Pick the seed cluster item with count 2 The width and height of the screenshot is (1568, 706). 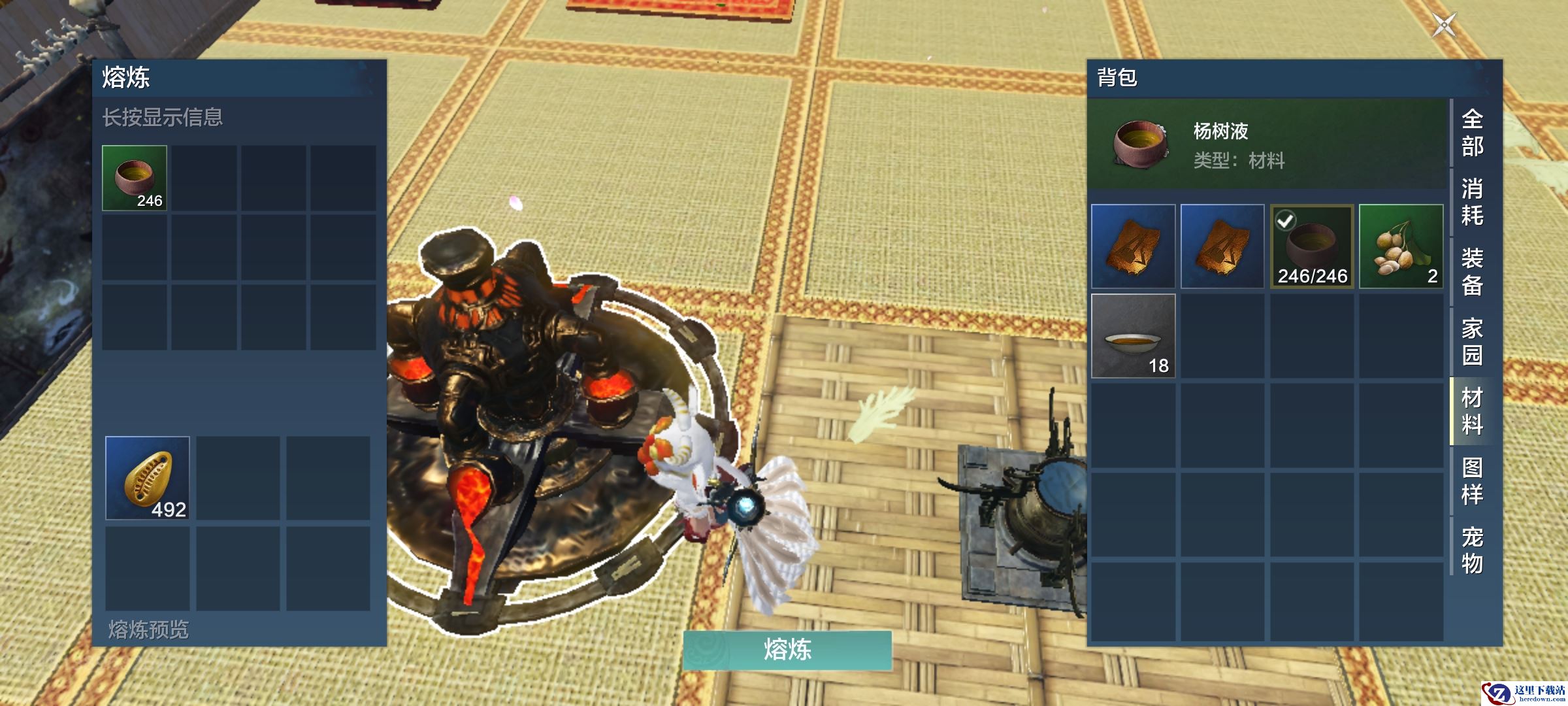[x=1401, y=246]
